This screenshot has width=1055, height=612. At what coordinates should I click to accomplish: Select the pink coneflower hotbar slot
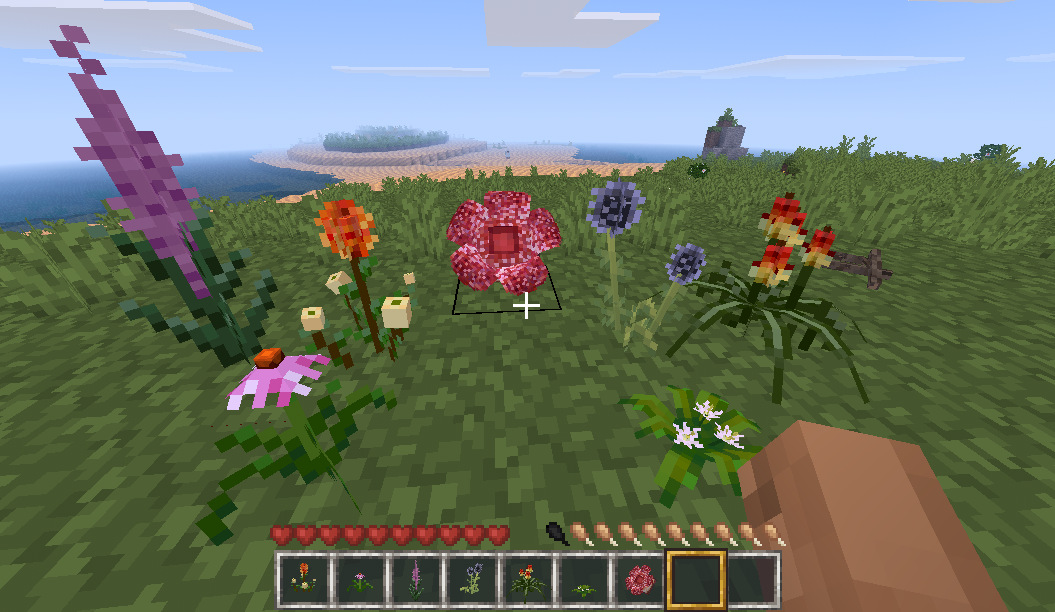(x=356, y=579)
